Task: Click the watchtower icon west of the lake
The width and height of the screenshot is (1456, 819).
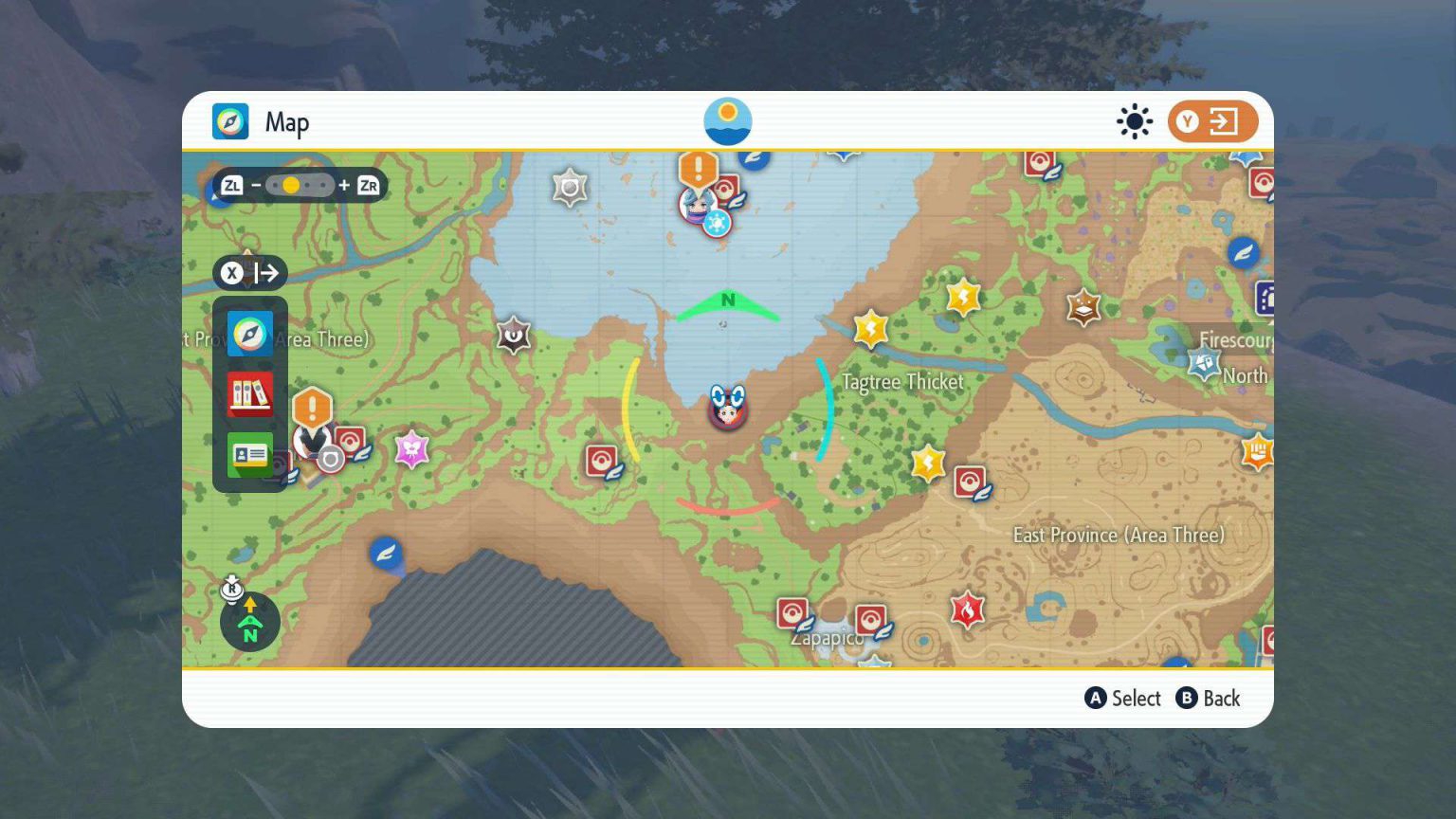Action: pyautogui.click(x=513, y=335)
